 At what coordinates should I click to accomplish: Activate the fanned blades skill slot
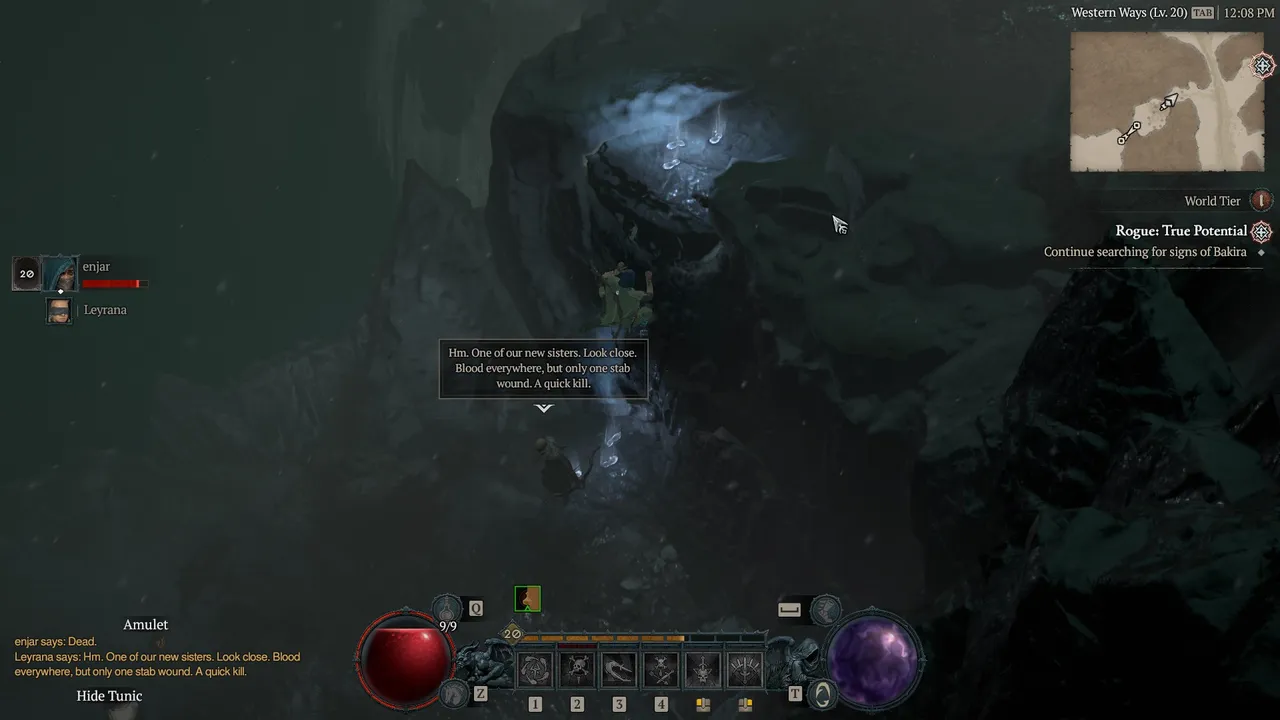click(745, 670)
